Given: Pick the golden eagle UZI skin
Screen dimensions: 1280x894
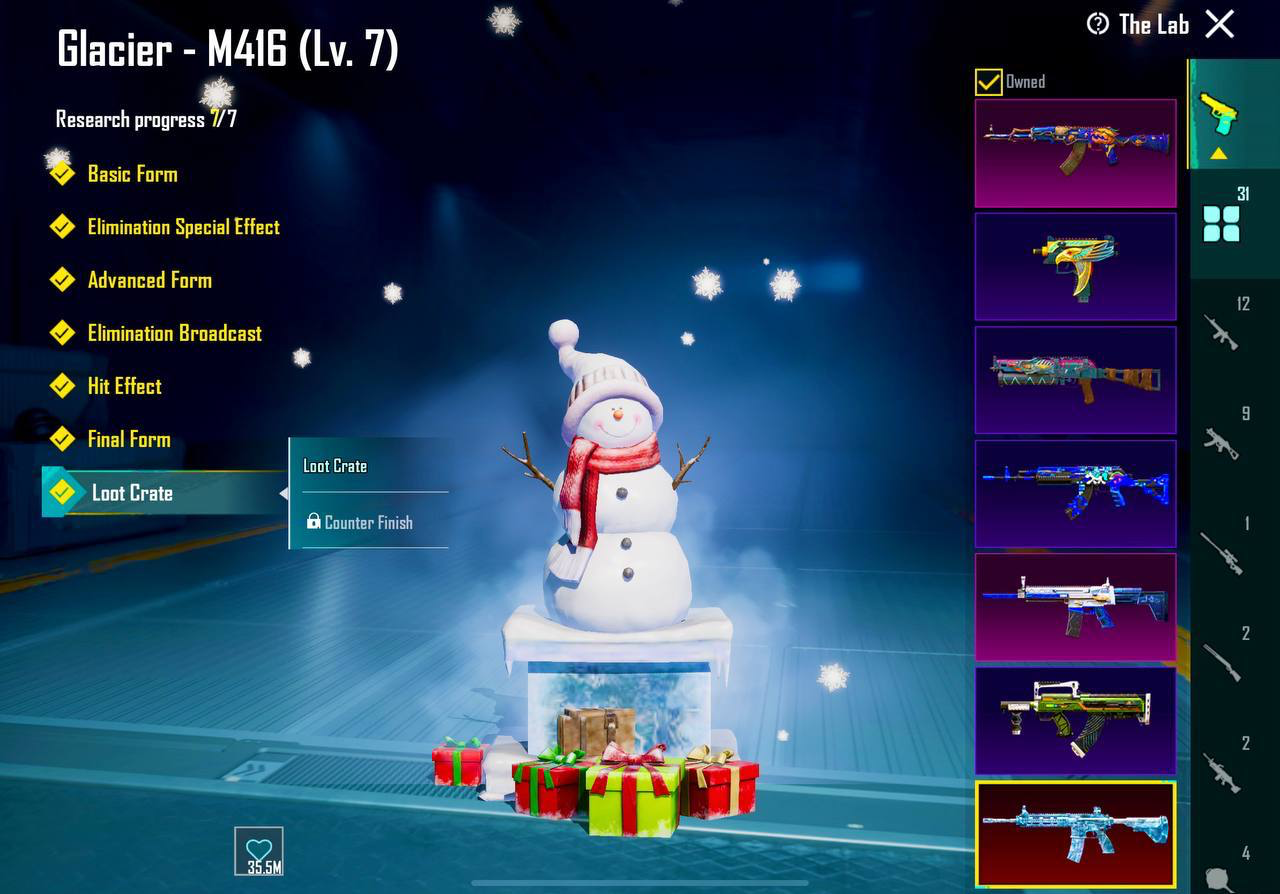Looking at the screenshot, I should pos(1075,266).
